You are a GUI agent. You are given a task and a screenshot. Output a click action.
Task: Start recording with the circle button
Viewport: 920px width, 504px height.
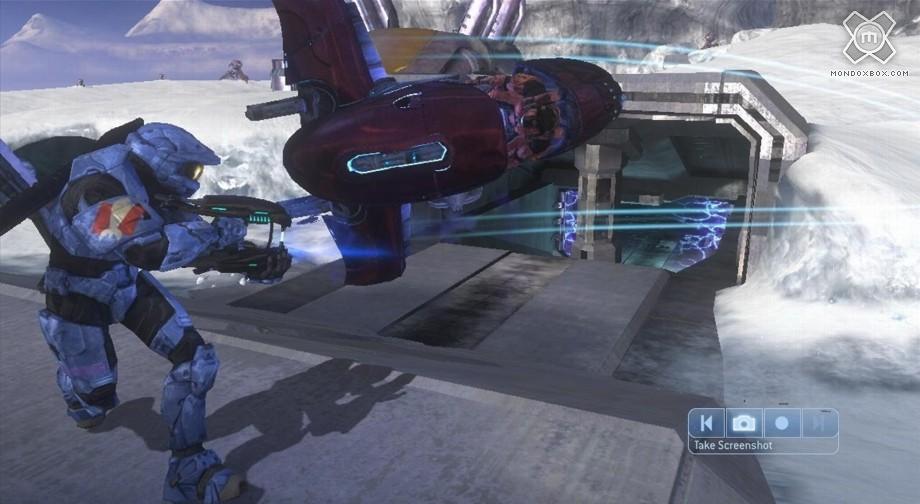tap(782, 423)
